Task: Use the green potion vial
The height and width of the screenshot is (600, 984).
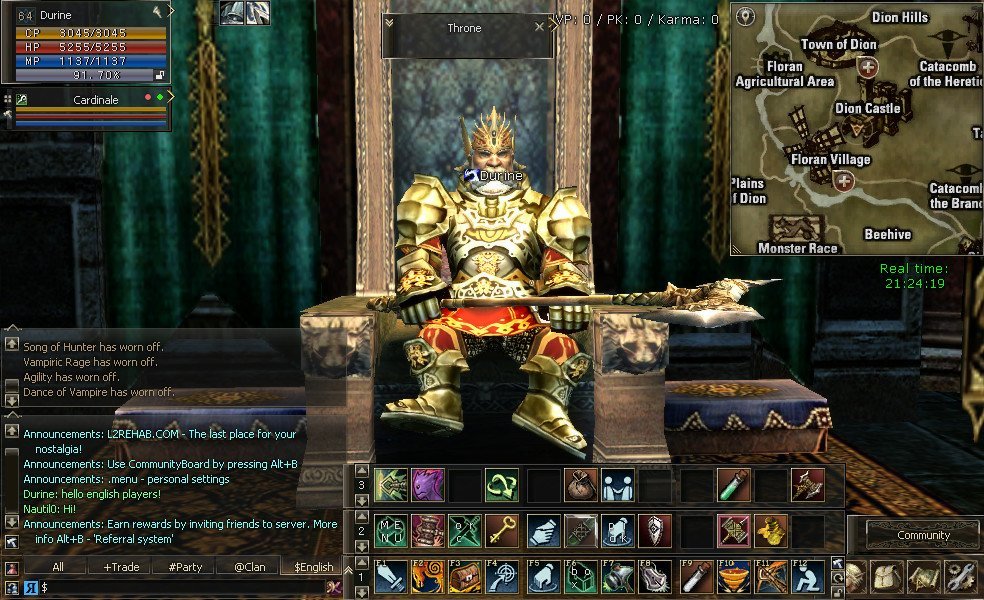Action: 733,485
